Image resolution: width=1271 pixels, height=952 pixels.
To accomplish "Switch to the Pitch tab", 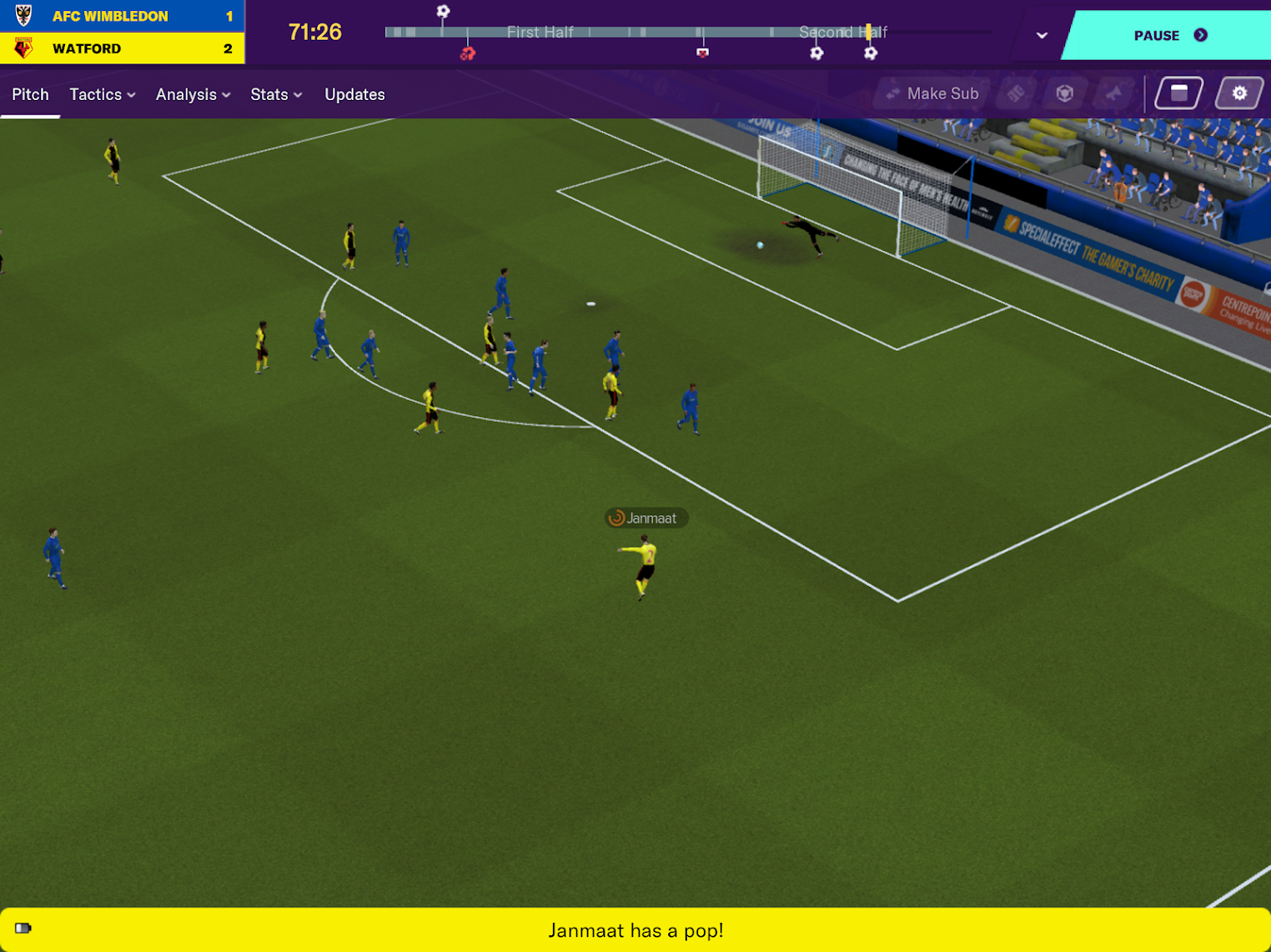I will (x=30, y=94).
